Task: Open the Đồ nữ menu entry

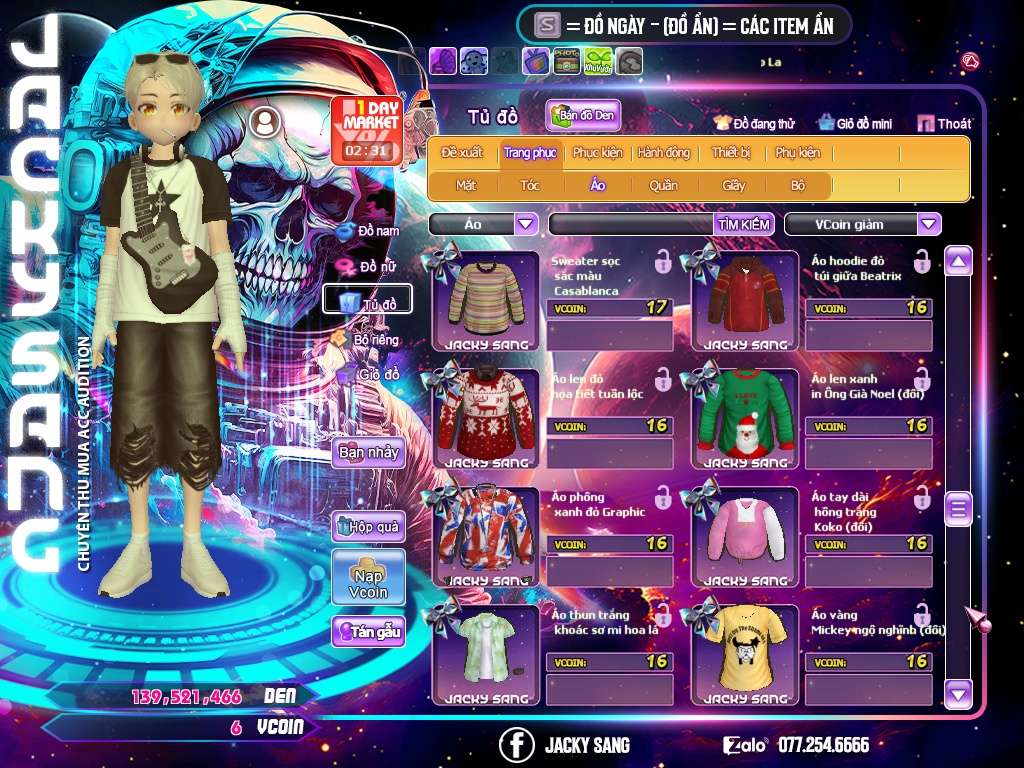Action: coord(370,266)
